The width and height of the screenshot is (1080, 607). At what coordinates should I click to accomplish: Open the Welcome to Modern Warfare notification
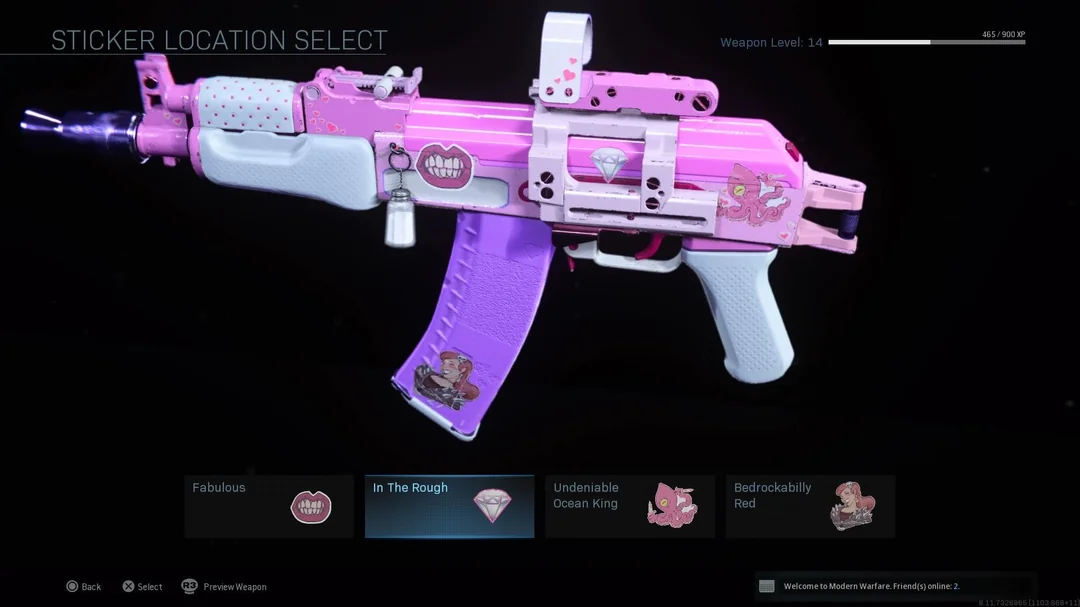click(893, 586)
